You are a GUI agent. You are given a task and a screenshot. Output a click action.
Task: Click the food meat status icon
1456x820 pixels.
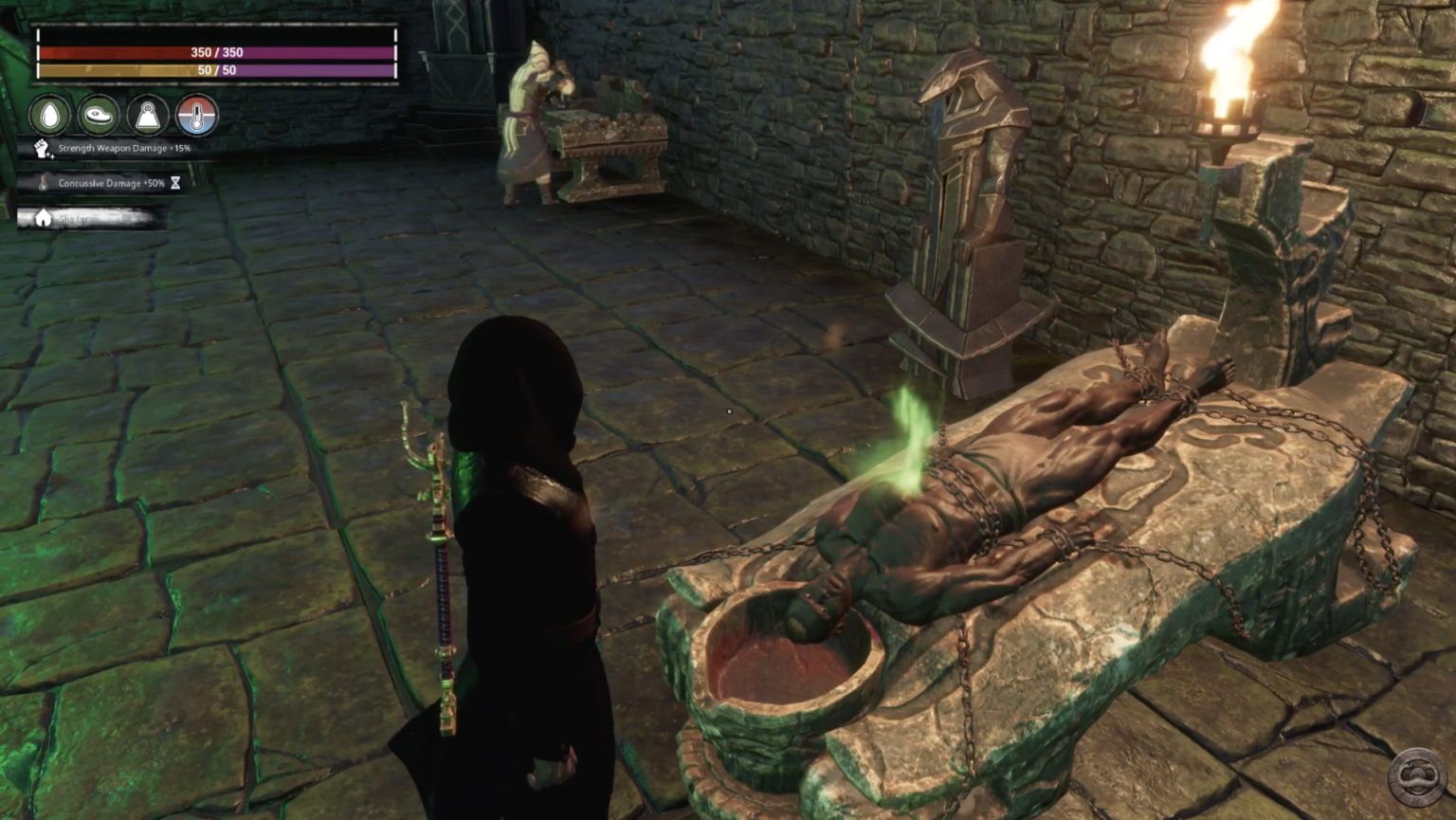[99, 115]
